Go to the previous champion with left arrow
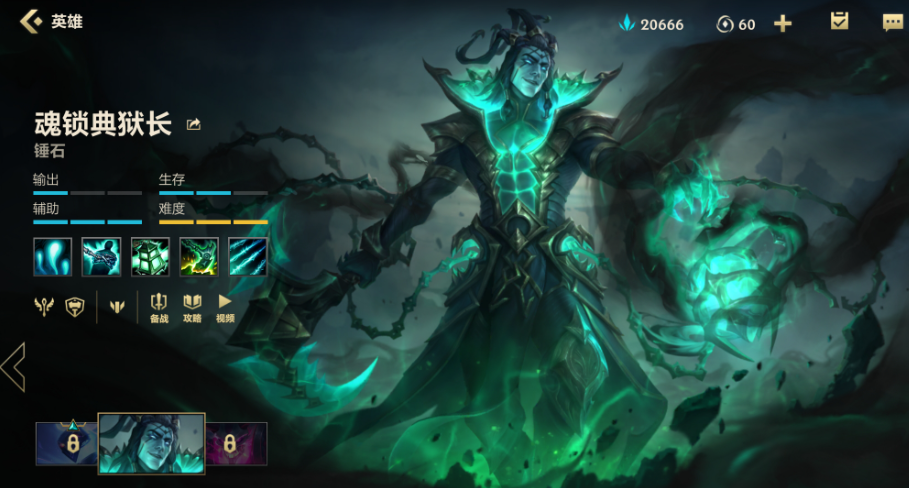The width and height of the screenshot is (909, 488). [x=14, y=366]
